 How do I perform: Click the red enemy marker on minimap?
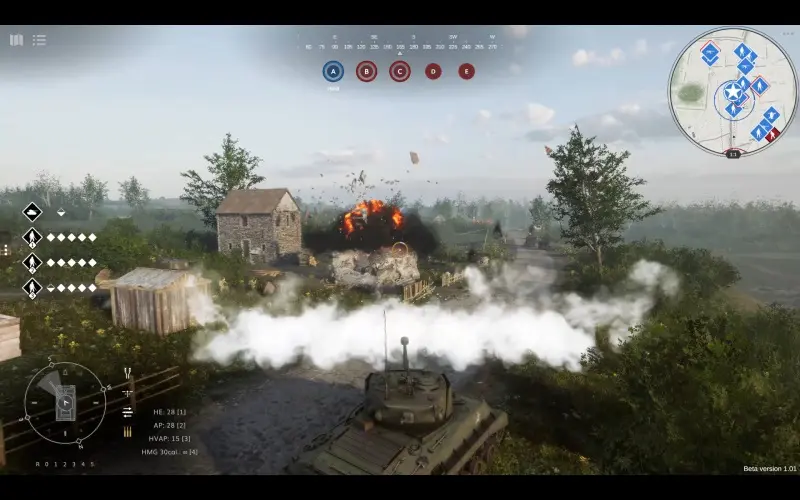pos(772,134)
